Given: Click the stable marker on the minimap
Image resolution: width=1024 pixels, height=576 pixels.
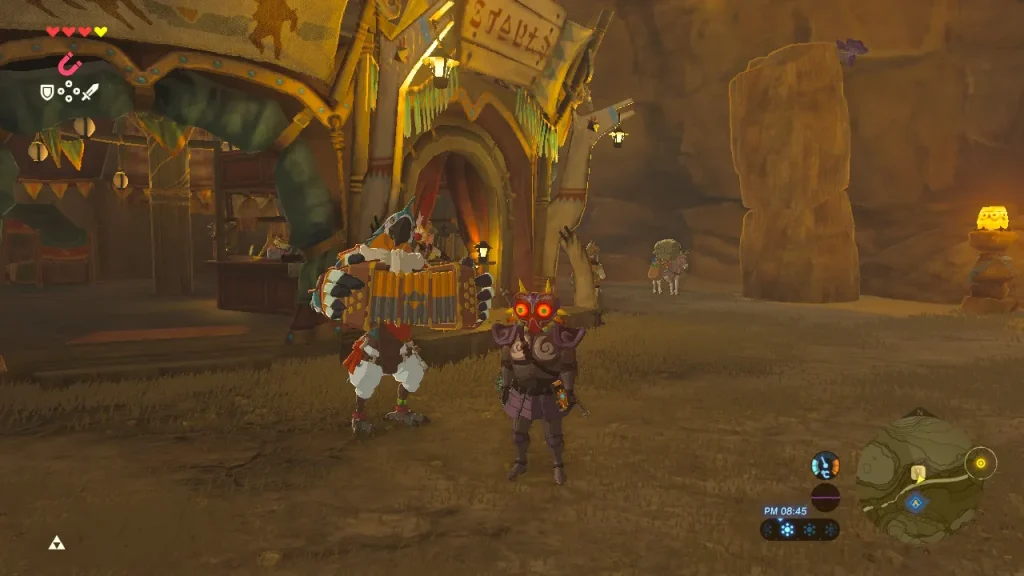Looking at the screenshot, I should 918,472.
